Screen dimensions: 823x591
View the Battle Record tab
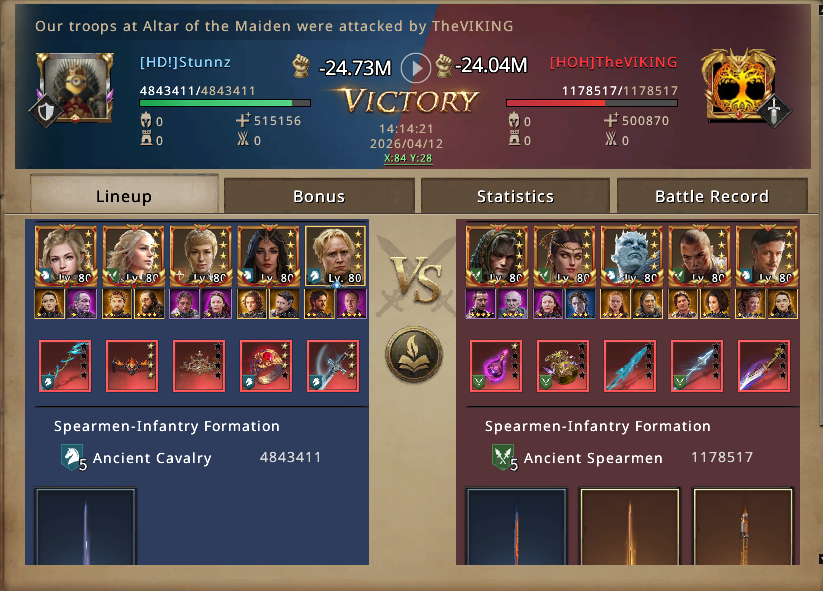pyautogui.click(x=711, y=196)
